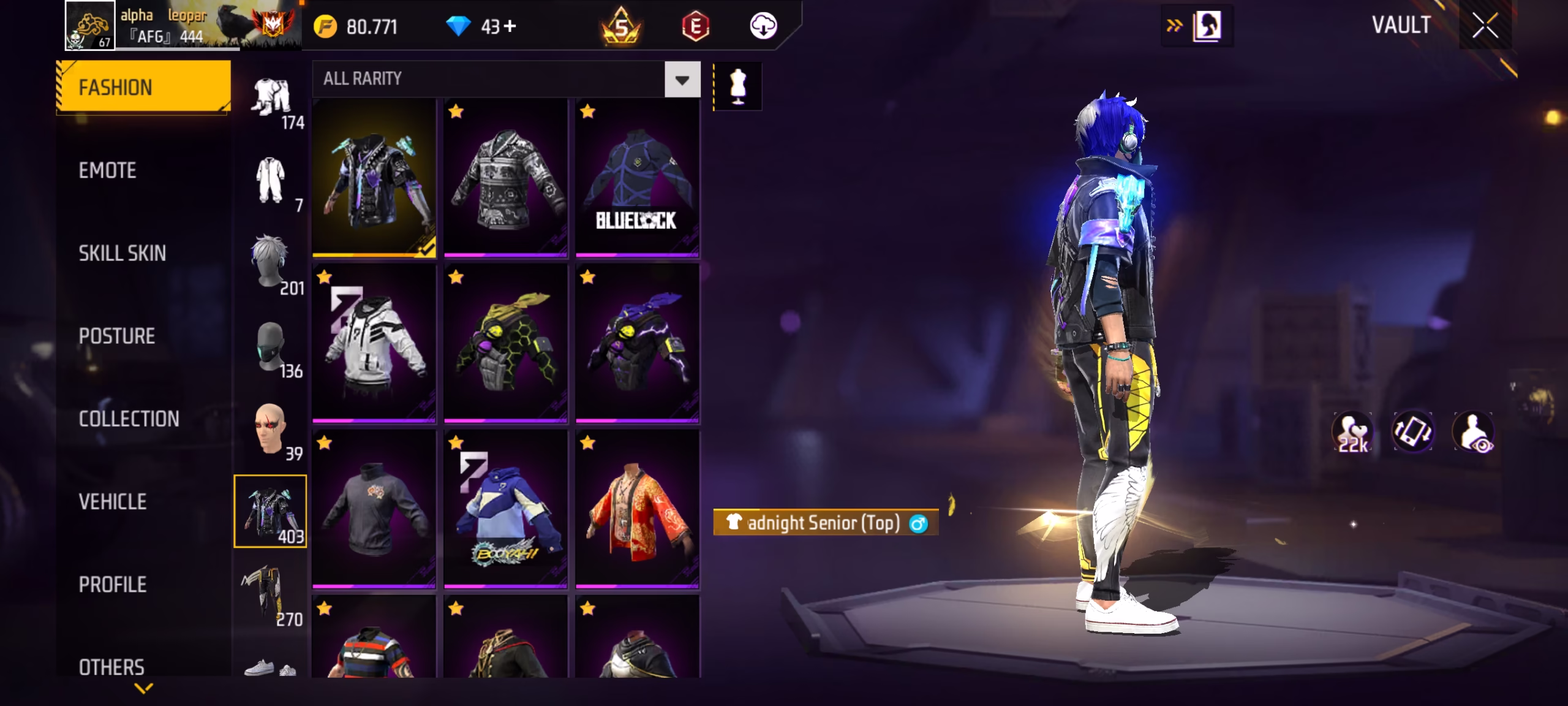The height and width of the screenshot is (706, 1568).
Task: Open the All Rarity dropdown
Action: pos(682,79)
